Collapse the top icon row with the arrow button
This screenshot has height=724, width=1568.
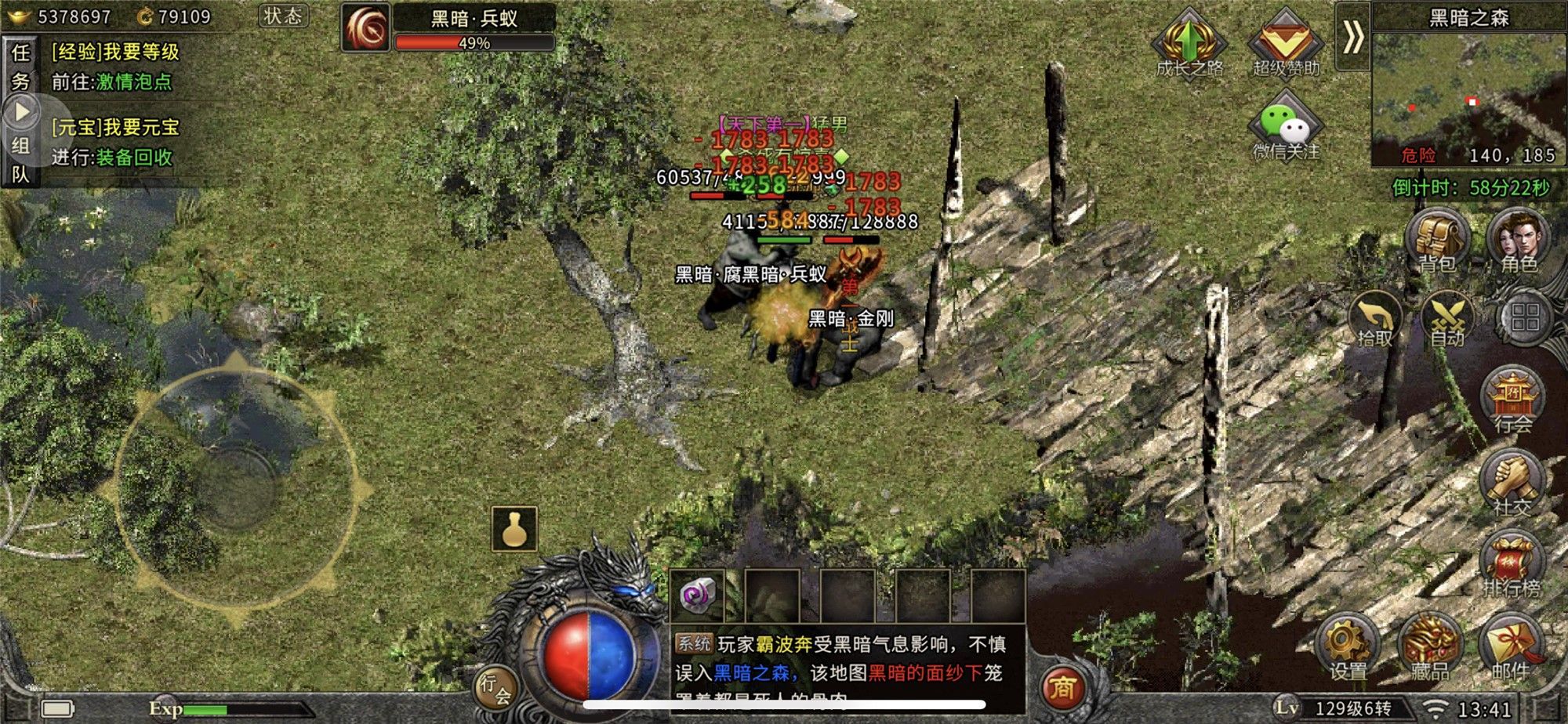[1352, 37]
